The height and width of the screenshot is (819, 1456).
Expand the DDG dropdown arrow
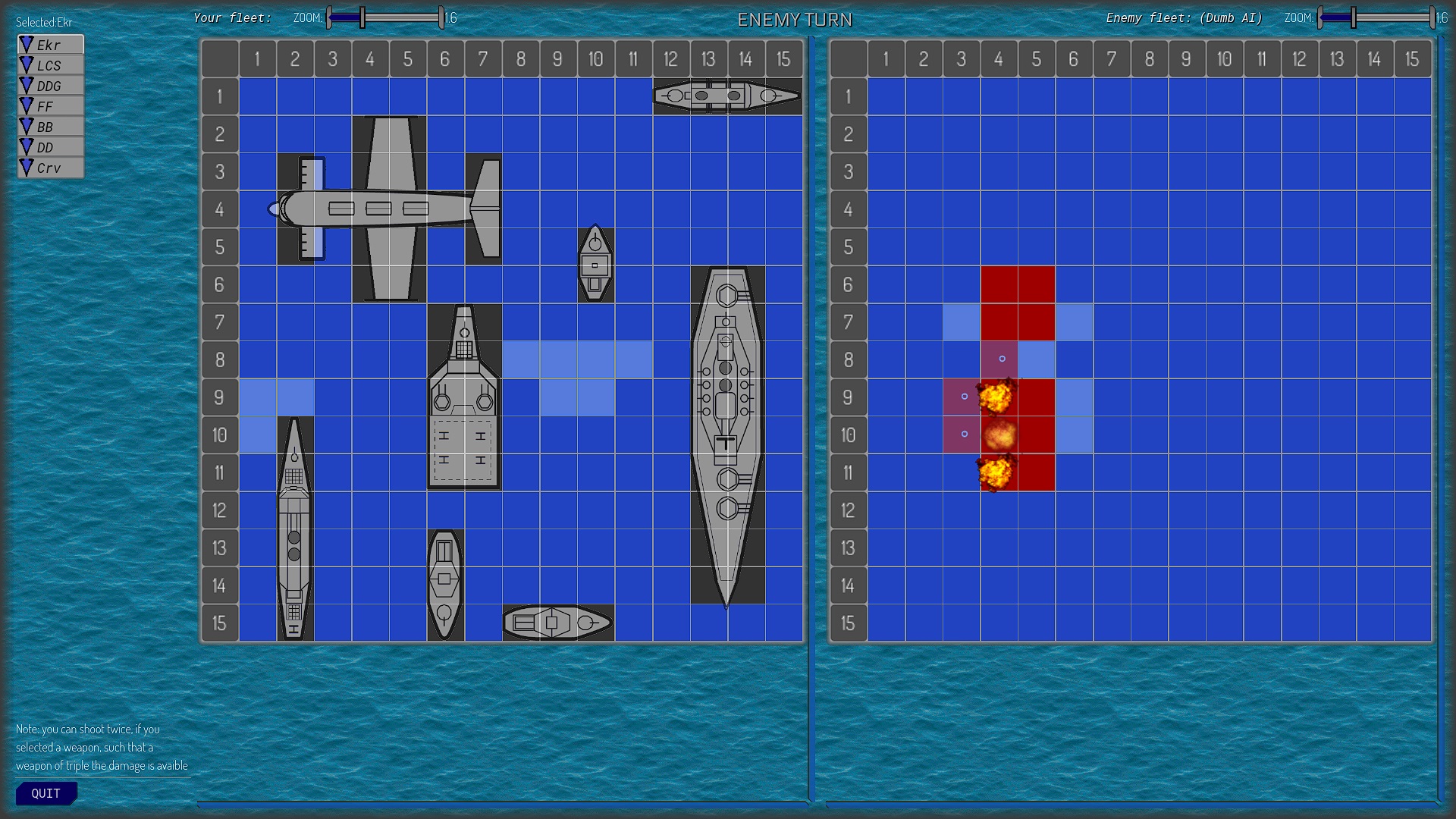[x=27, y=85]
